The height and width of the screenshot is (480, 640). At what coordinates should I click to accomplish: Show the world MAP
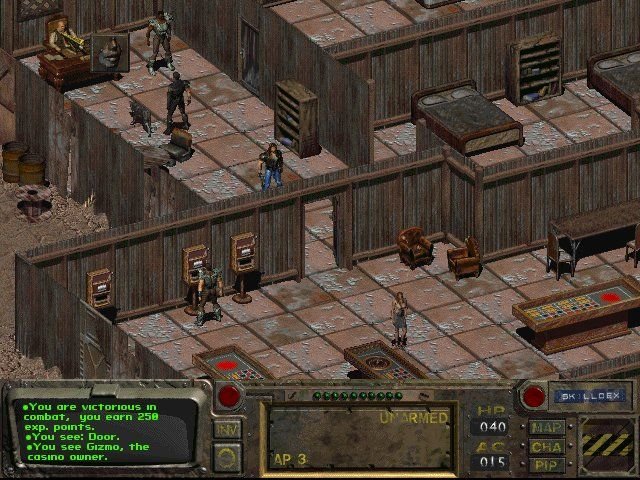(x=546, y=428)
